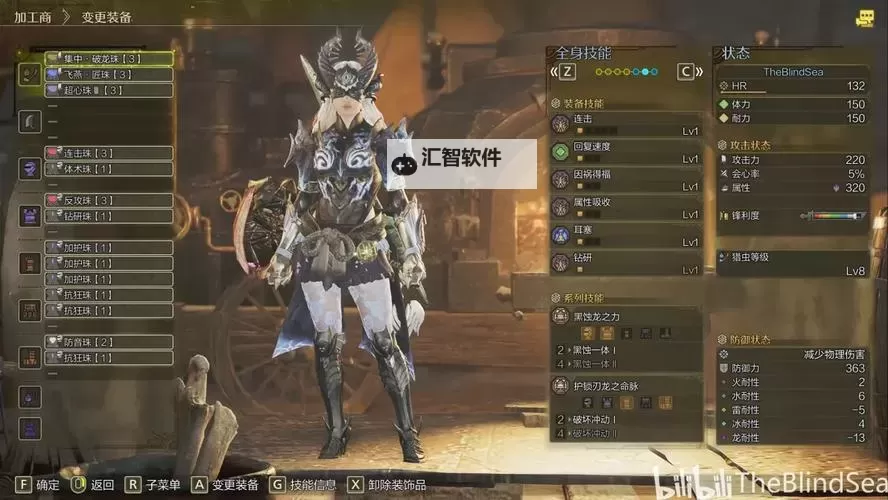
Task: Select the 体术珠【1】 decoration
Action: [108, 169]
